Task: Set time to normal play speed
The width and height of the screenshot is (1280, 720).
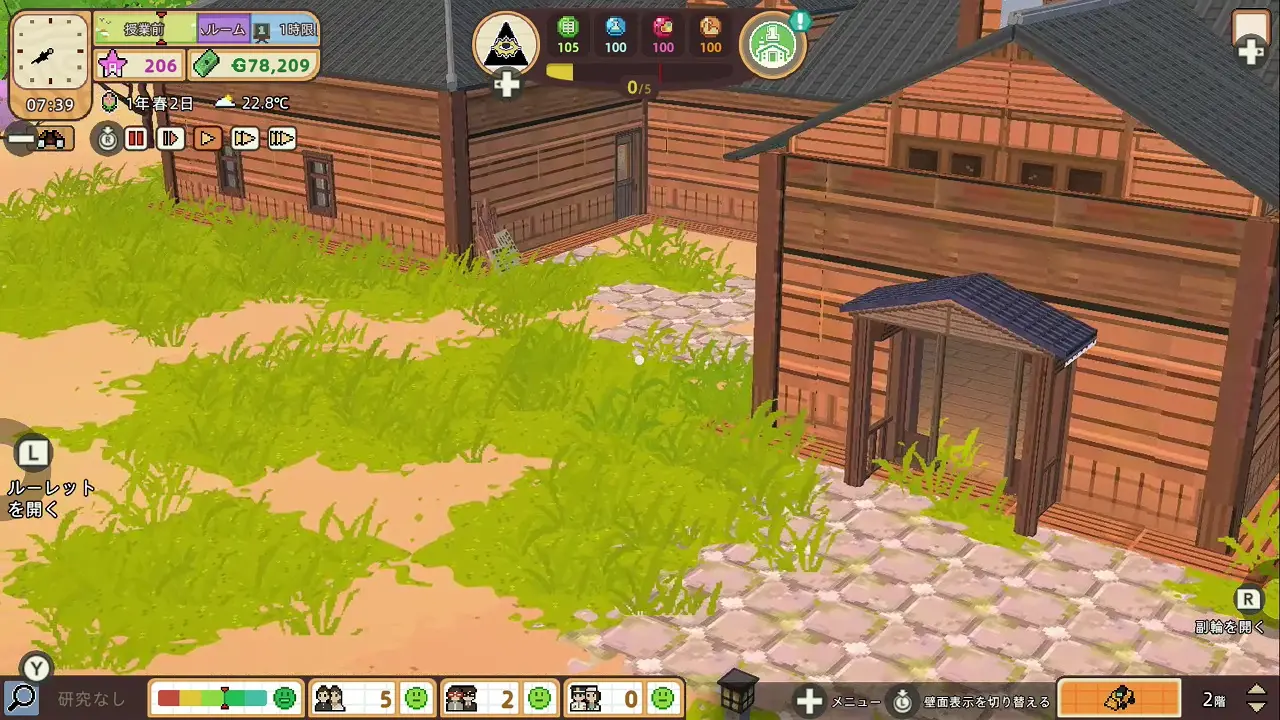Action: 208,138
